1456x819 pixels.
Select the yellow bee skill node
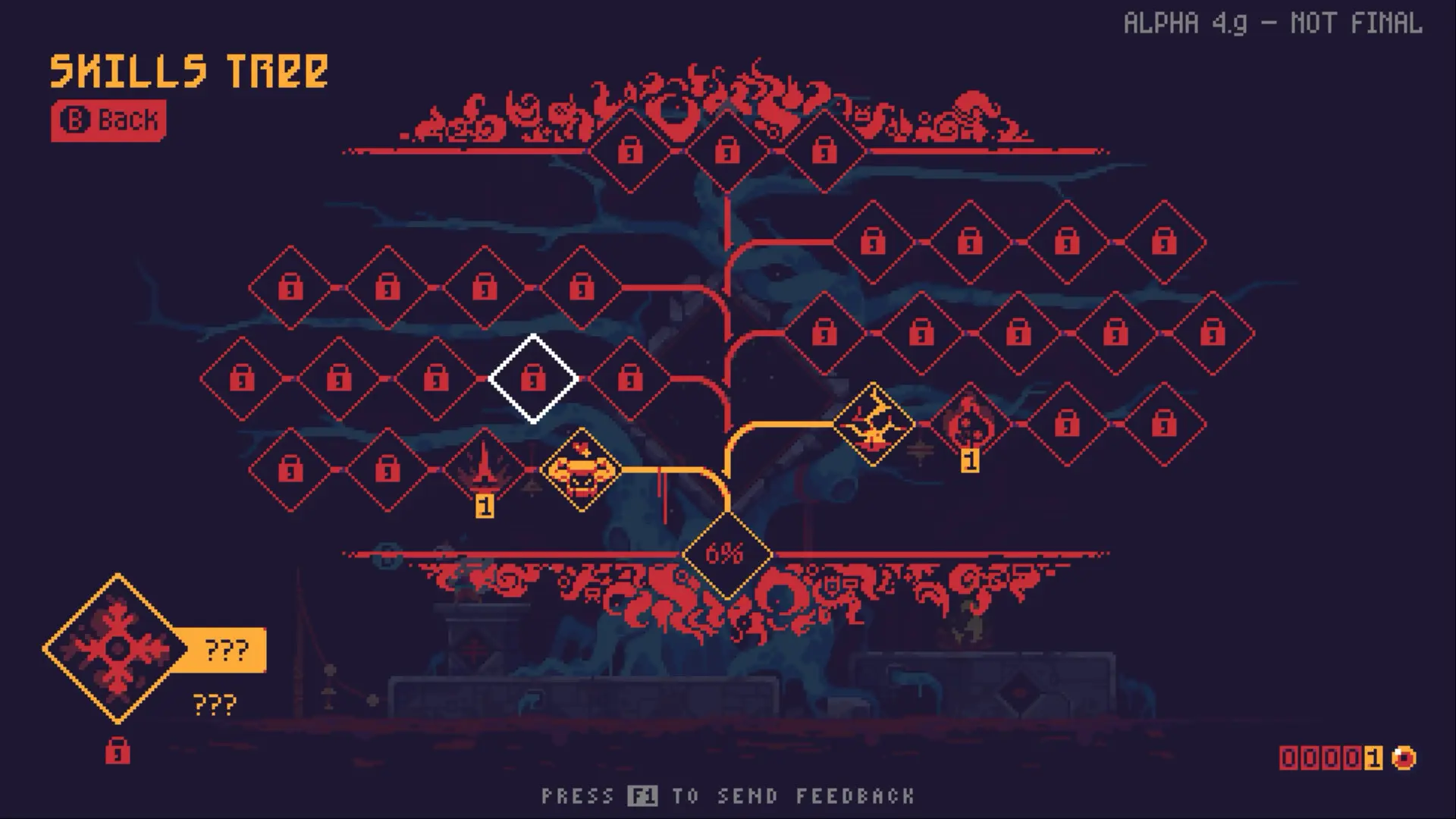pyautogui.click(x=580, y=470)
